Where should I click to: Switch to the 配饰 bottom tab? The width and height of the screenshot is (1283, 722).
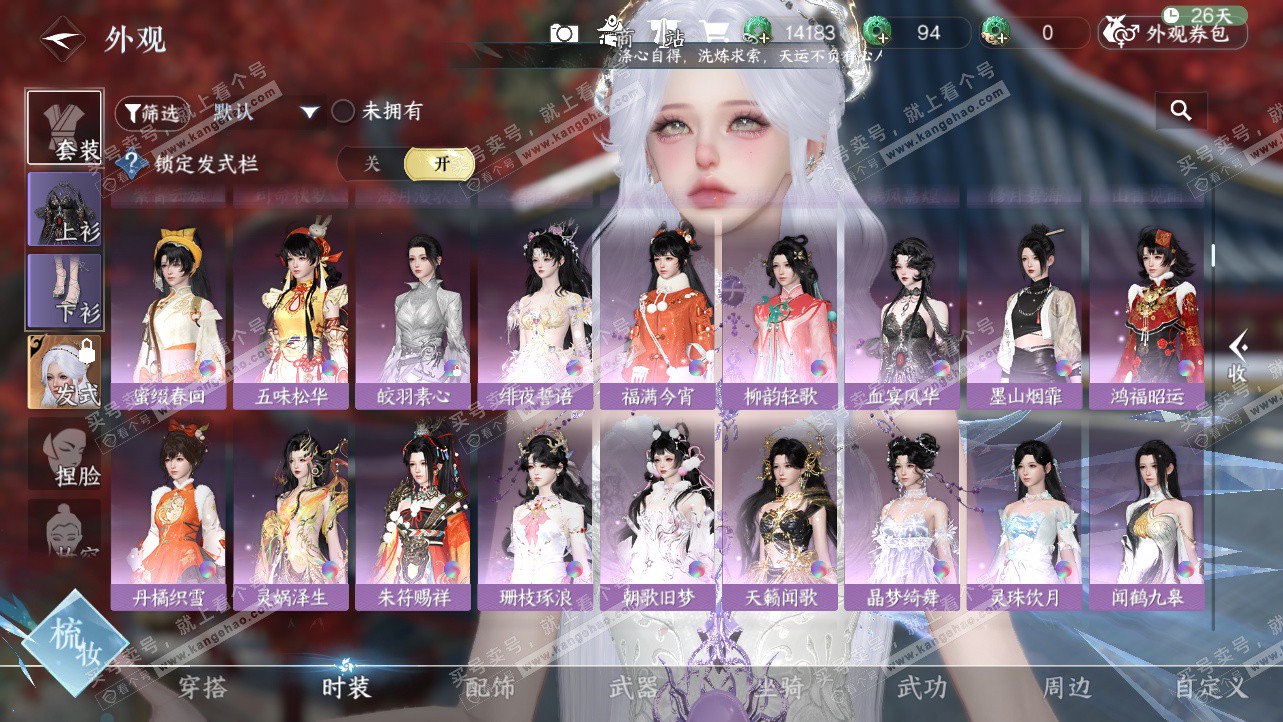click(490, 687)
